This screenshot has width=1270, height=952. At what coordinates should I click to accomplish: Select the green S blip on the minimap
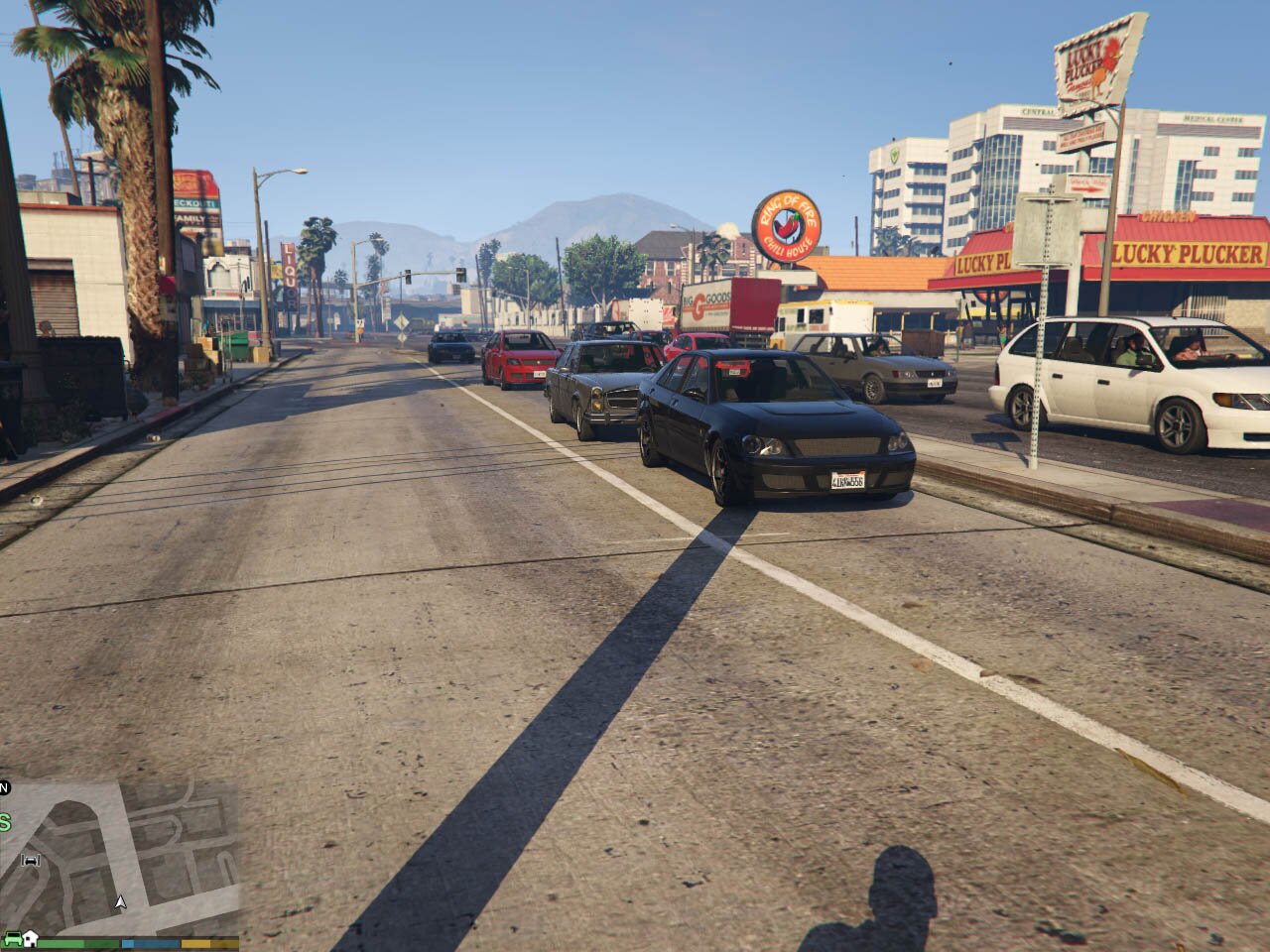(x=5, y=822)
